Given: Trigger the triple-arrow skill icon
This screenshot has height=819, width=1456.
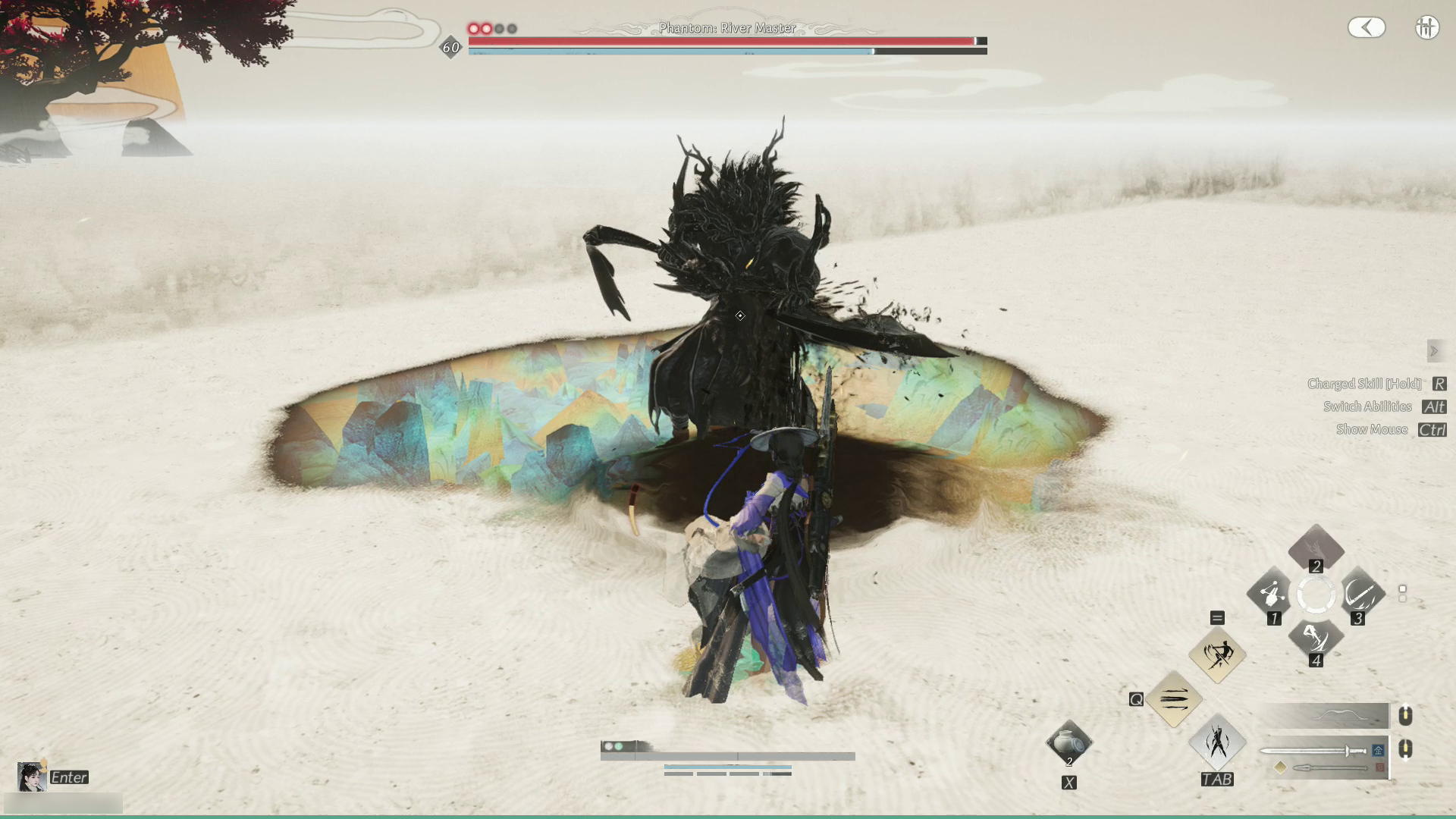Looking at the screenshot, I should point(1173,698).
